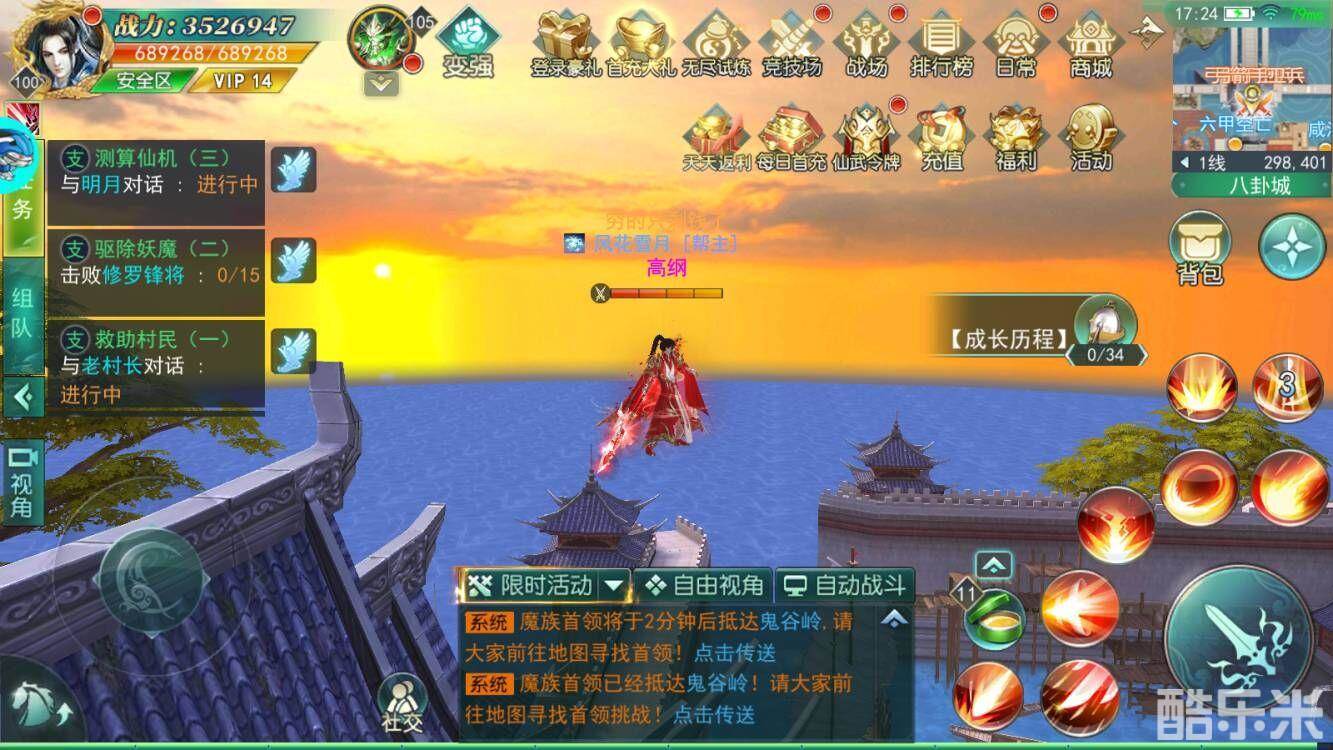The height and width of the screenshot is (750, 1333).
Task: Collapse the quest panel with left chevron
Action: (24, 398)
